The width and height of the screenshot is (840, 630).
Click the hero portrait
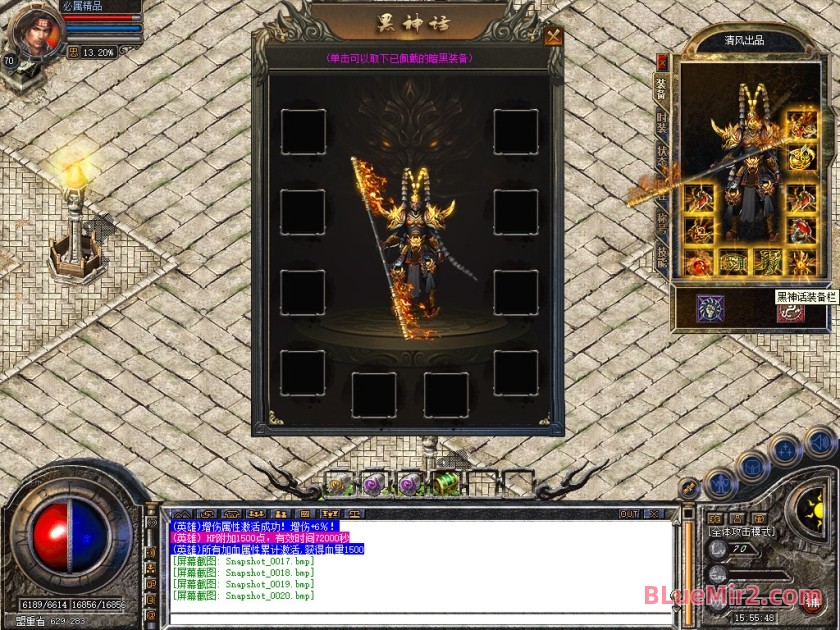[x=34, y=30]
